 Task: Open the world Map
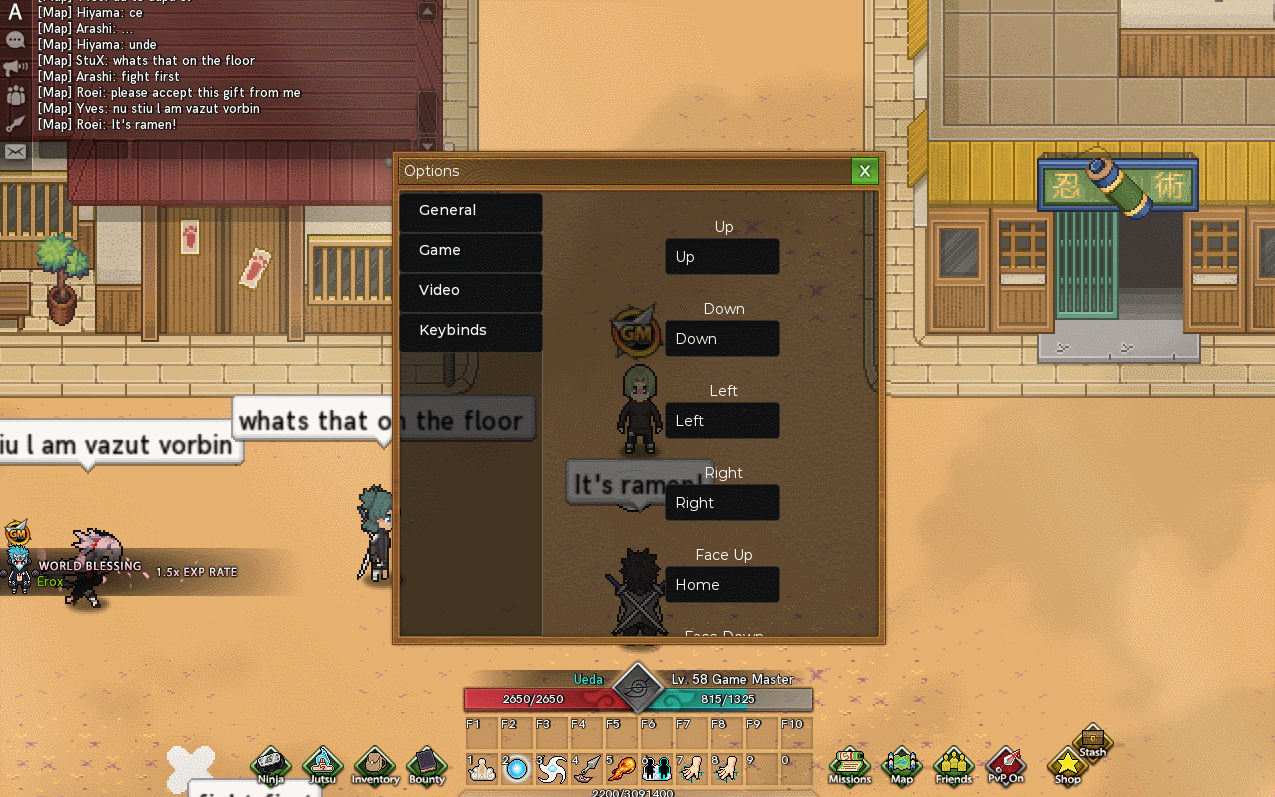point(901,765)
